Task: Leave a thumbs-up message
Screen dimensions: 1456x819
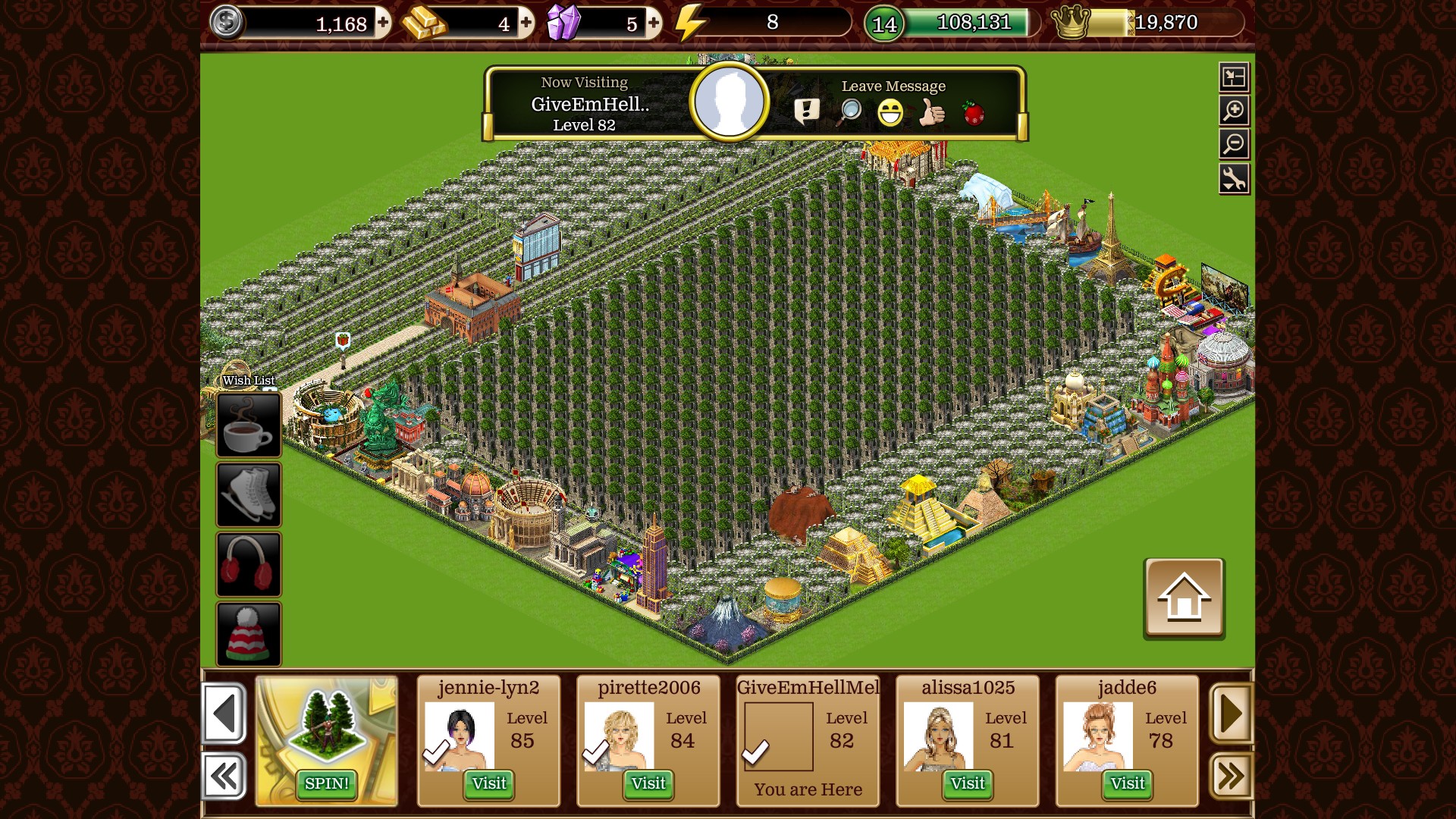Action: 932,113
